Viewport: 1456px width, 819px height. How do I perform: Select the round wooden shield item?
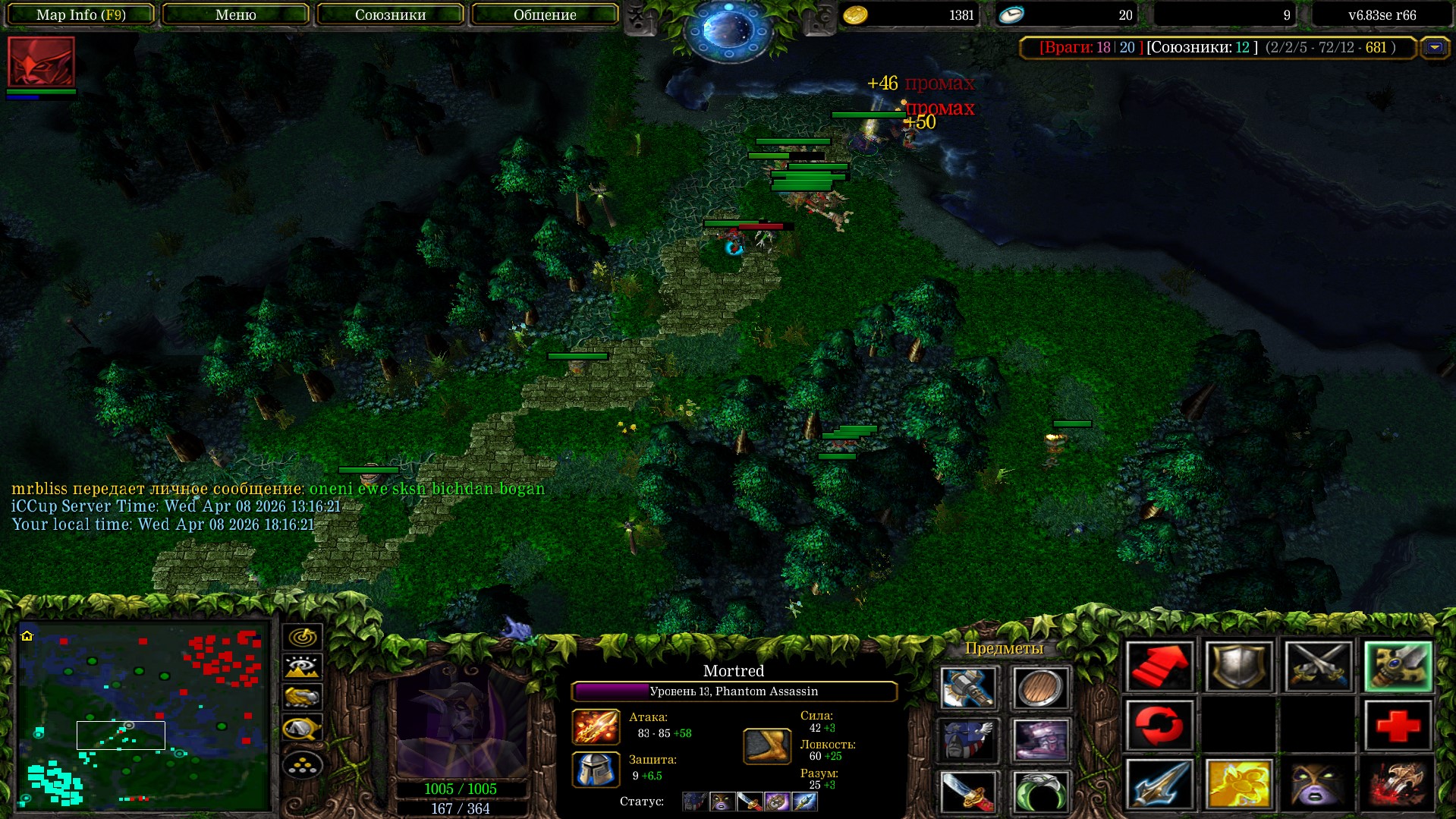tap(1040, 688)
